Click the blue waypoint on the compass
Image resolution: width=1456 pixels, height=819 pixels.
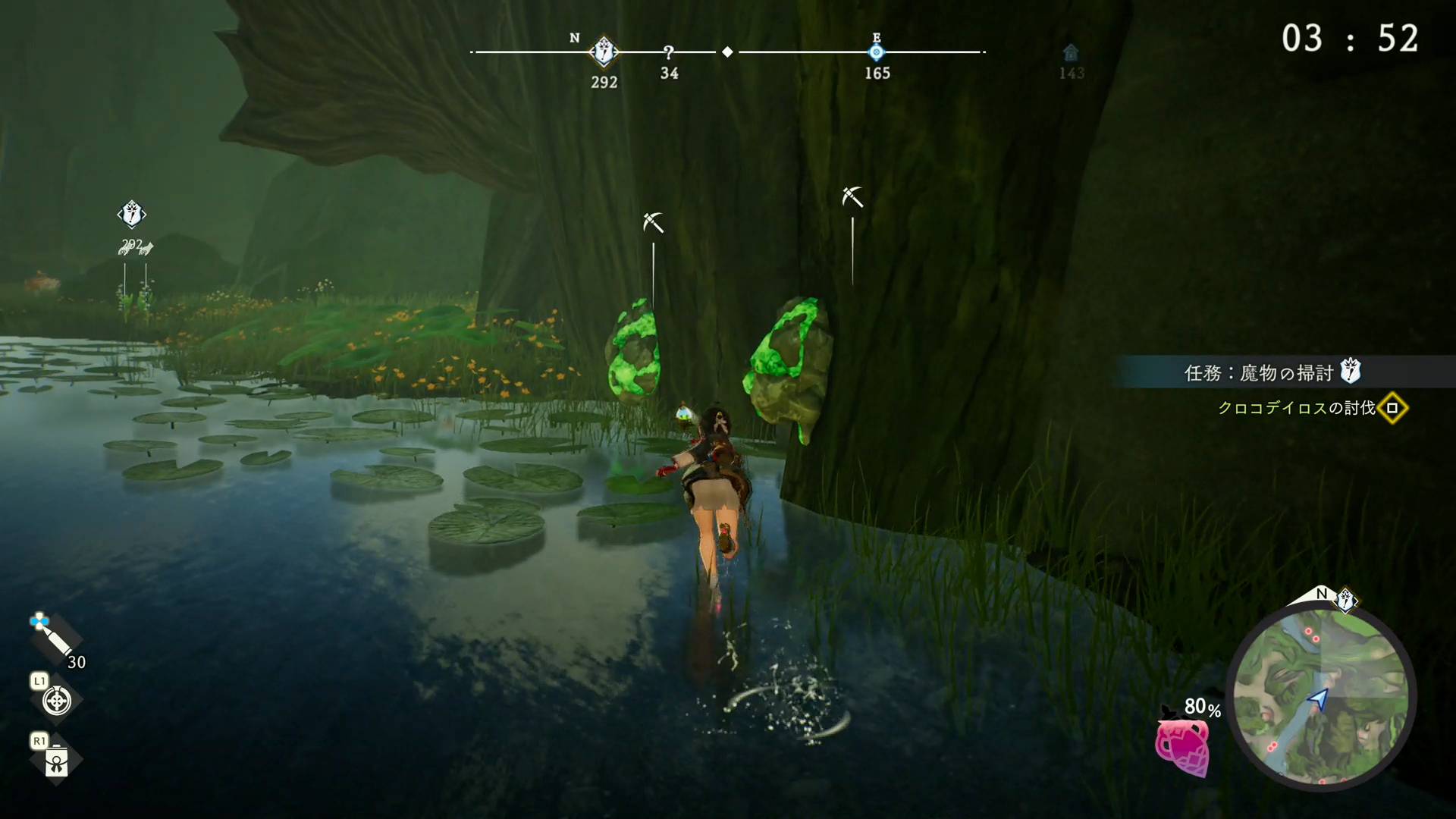pyautogui.click(x=877, y=52)
